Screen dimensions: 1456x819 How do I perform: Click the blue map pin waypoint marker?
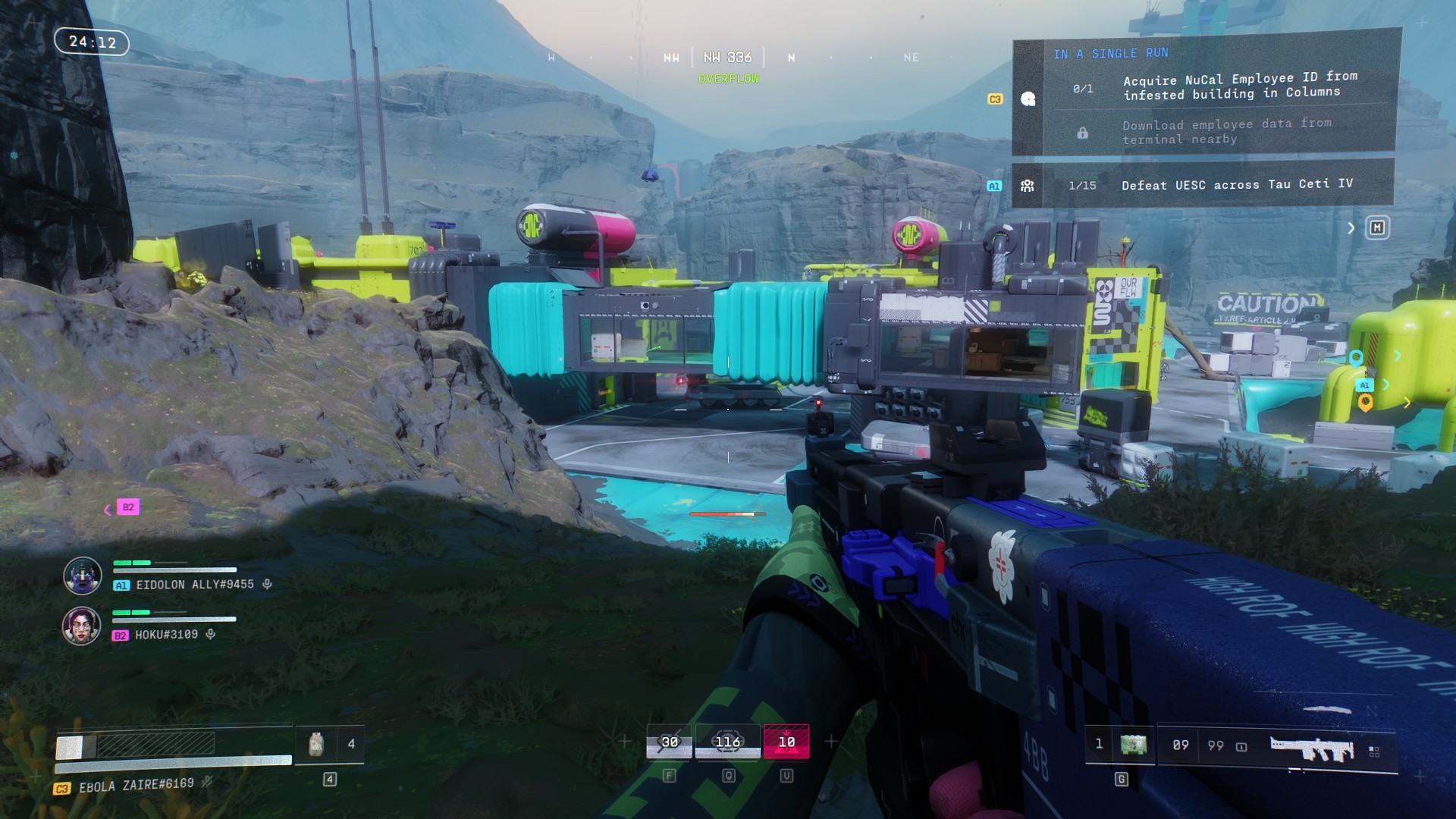click(x=1356, y=358)
